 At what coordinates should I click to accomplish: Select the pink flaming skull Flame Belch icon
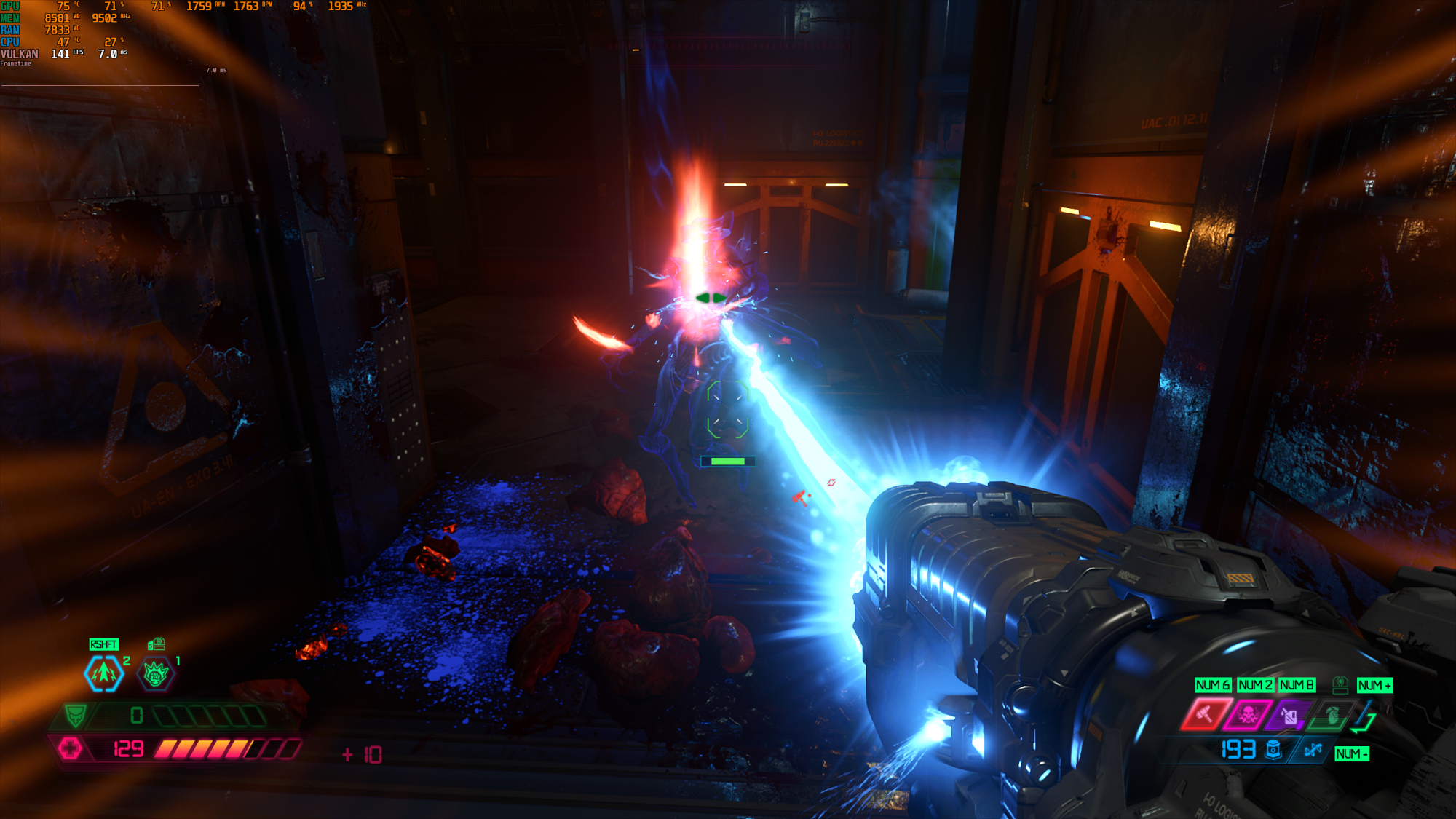[1247, 714]
